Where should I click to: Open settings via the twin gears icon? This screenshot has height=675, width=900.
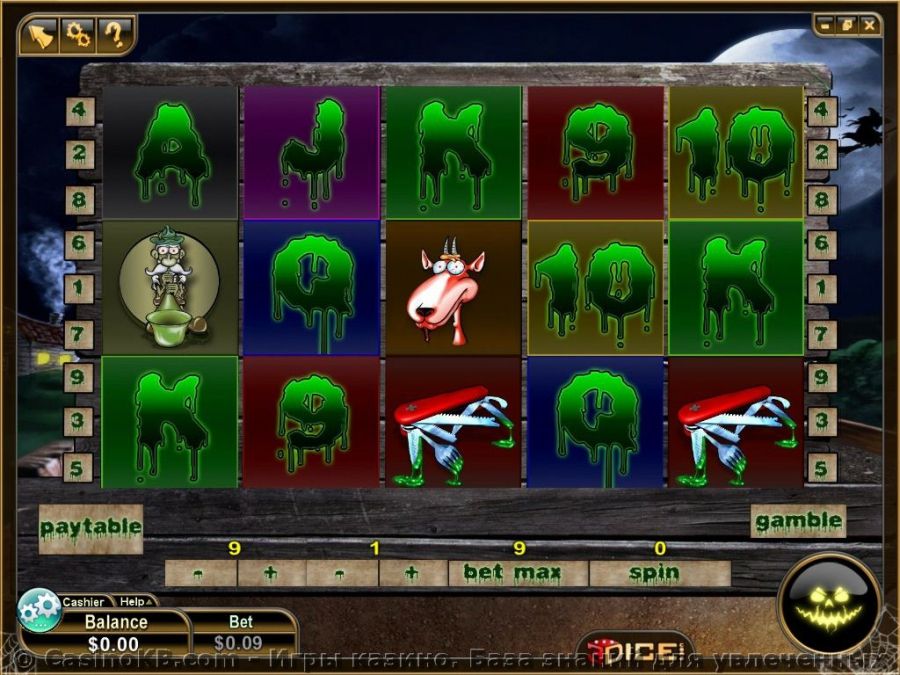pos(77,35)
